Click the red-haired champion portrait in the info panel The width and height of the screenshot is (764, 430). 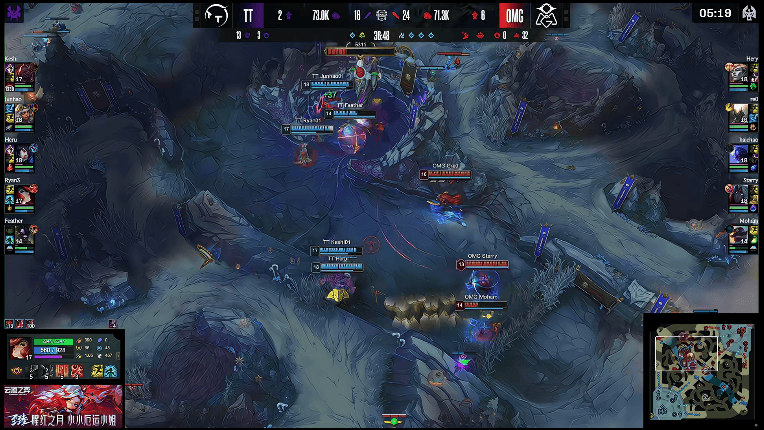coord(20,349)
